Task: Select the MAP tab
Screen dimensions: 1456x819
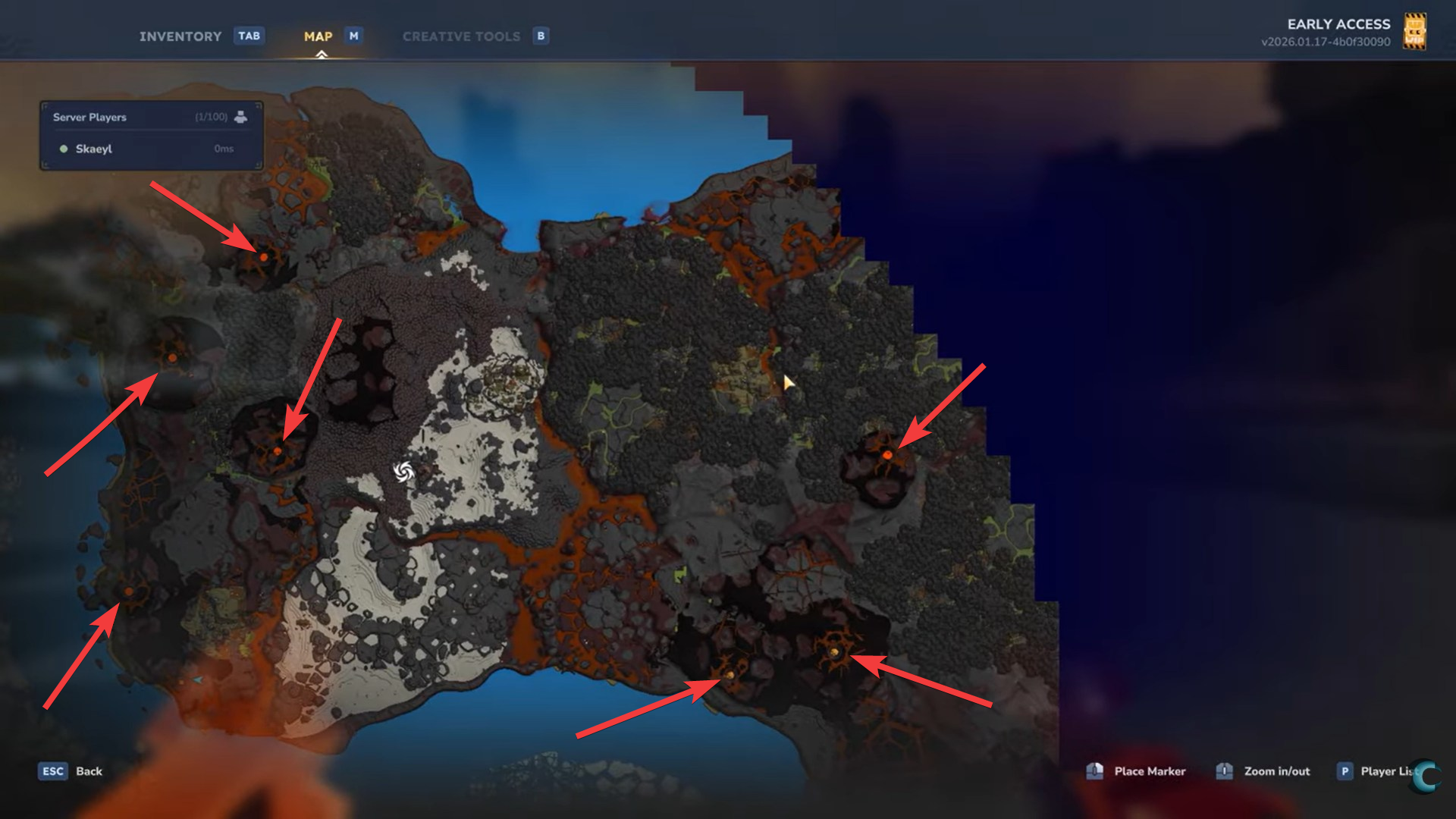Action: tap(318, 36)
